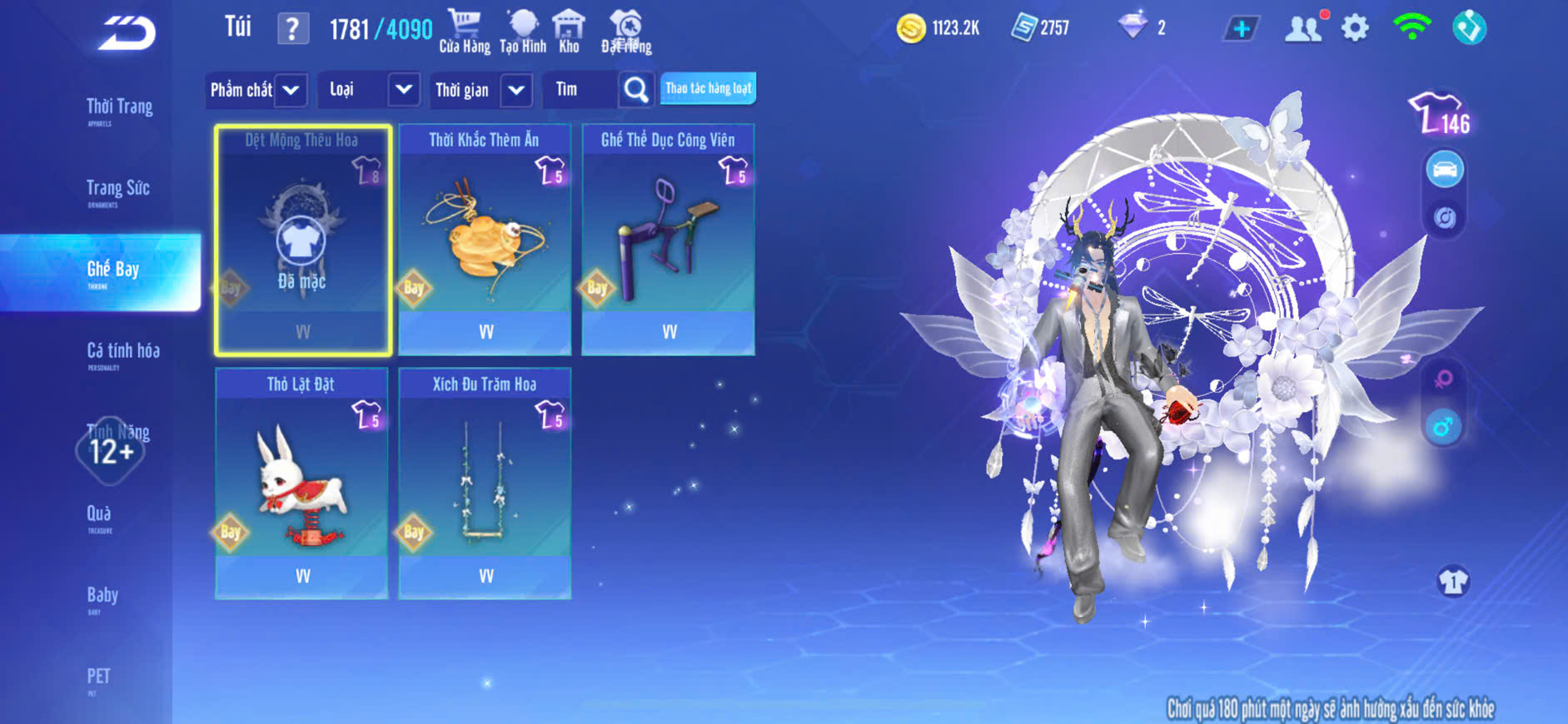Open the Cửa Hàng shop
Image resolution: width=1568 pixels, height=724 pixels.
click(465, 32)
